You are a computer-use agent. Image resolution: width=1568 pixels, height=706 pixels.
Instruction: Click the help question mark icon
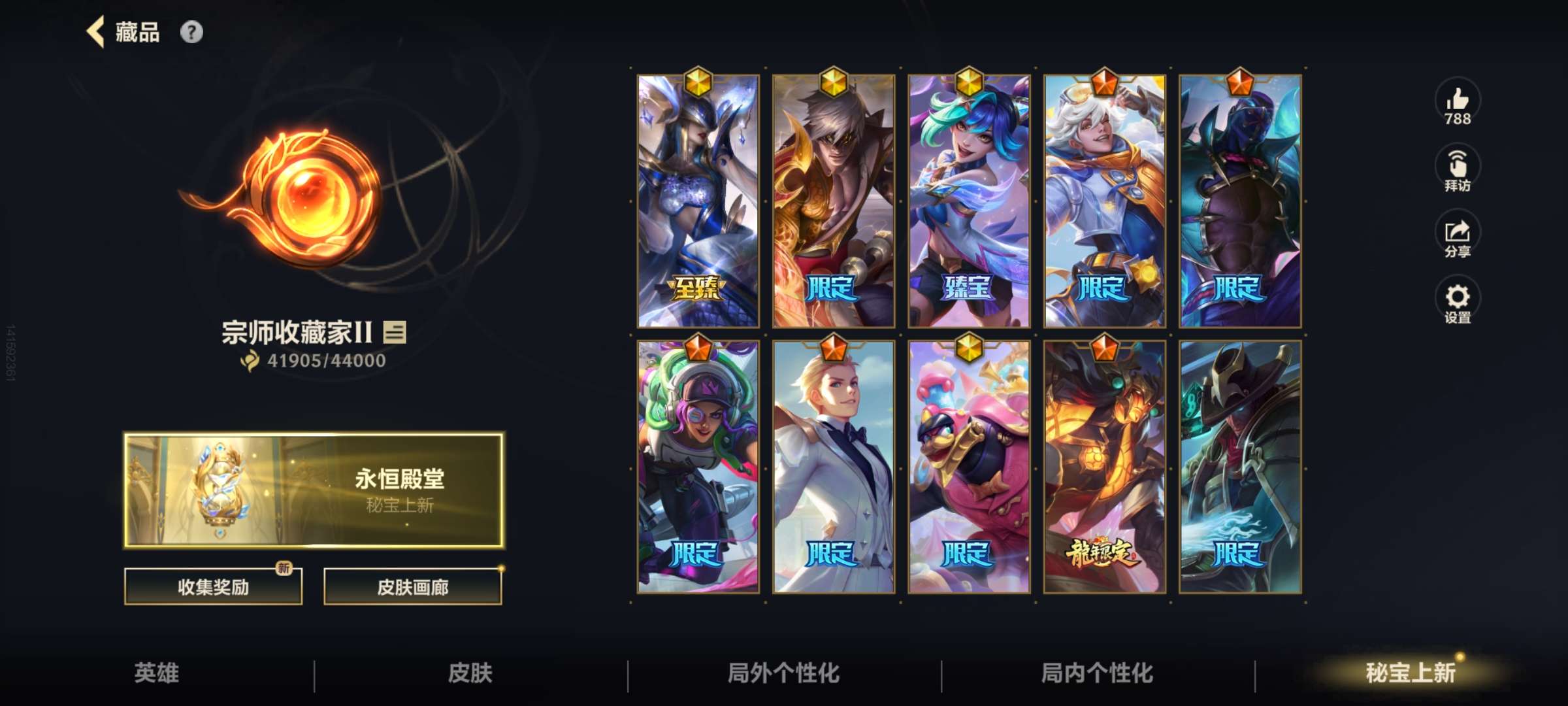190,32
